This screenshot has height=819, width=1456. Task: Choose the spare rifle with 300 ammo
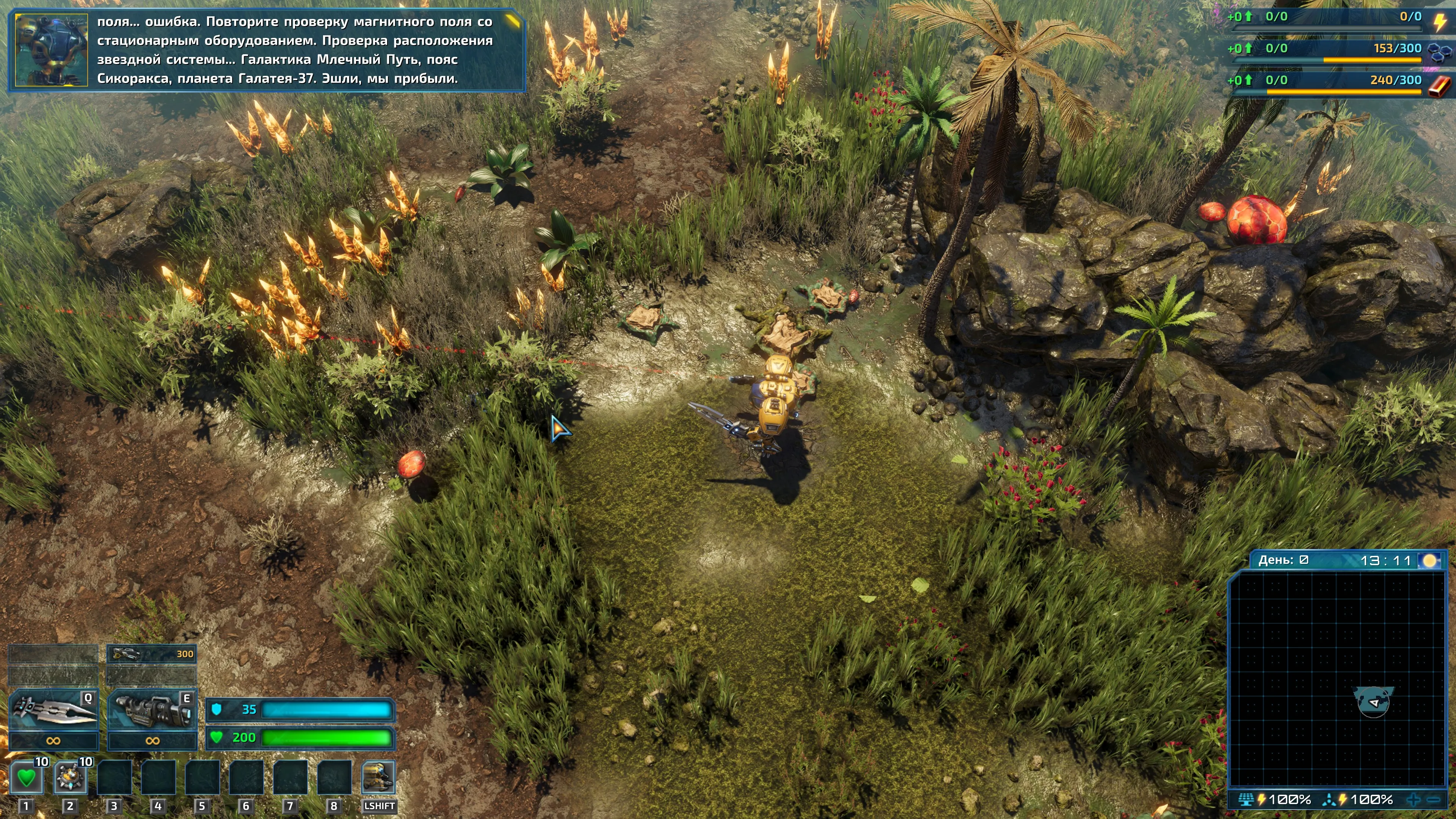(152, 654)
